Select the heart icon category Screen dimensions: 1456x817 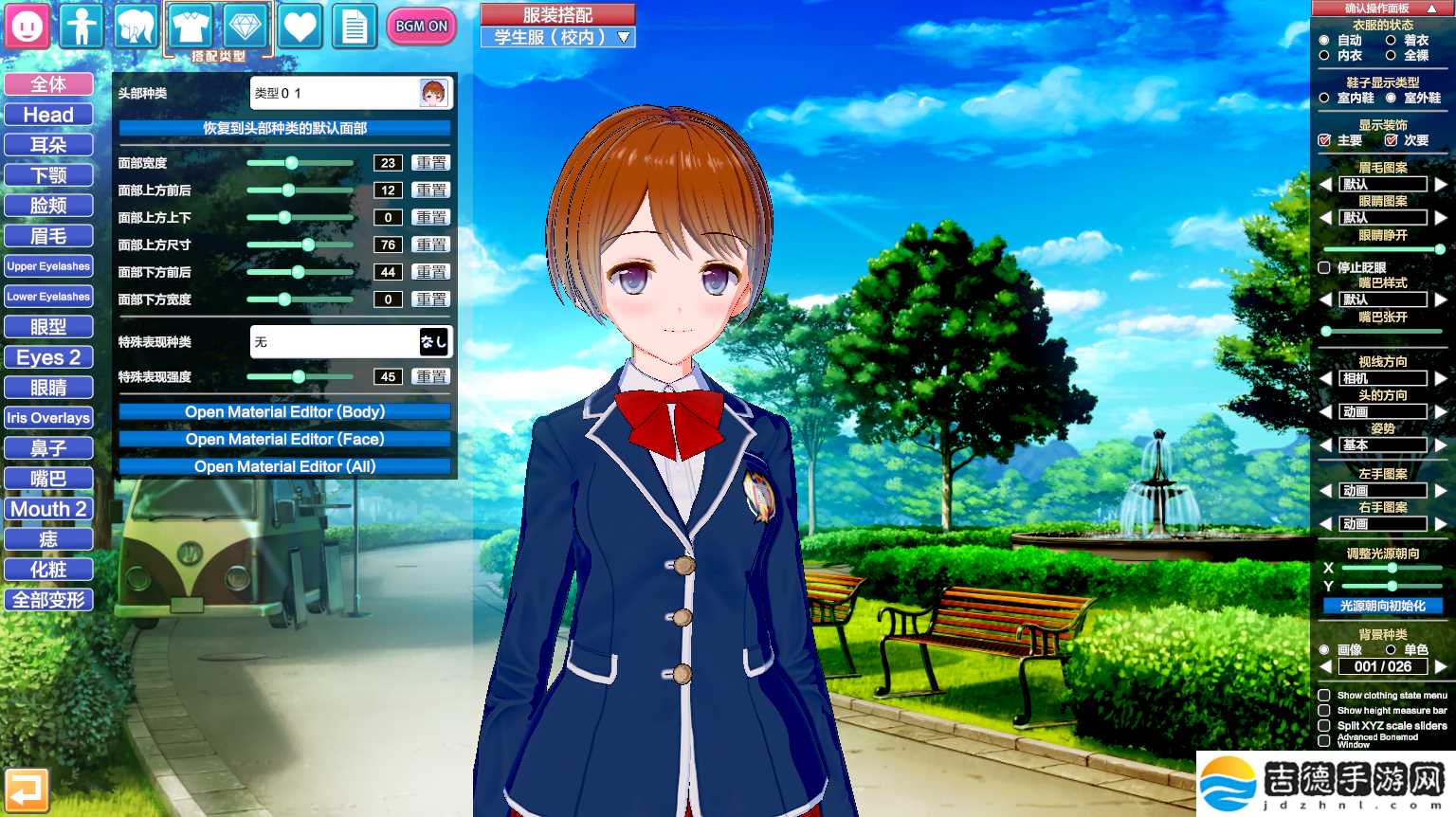(x=300, y=27)
